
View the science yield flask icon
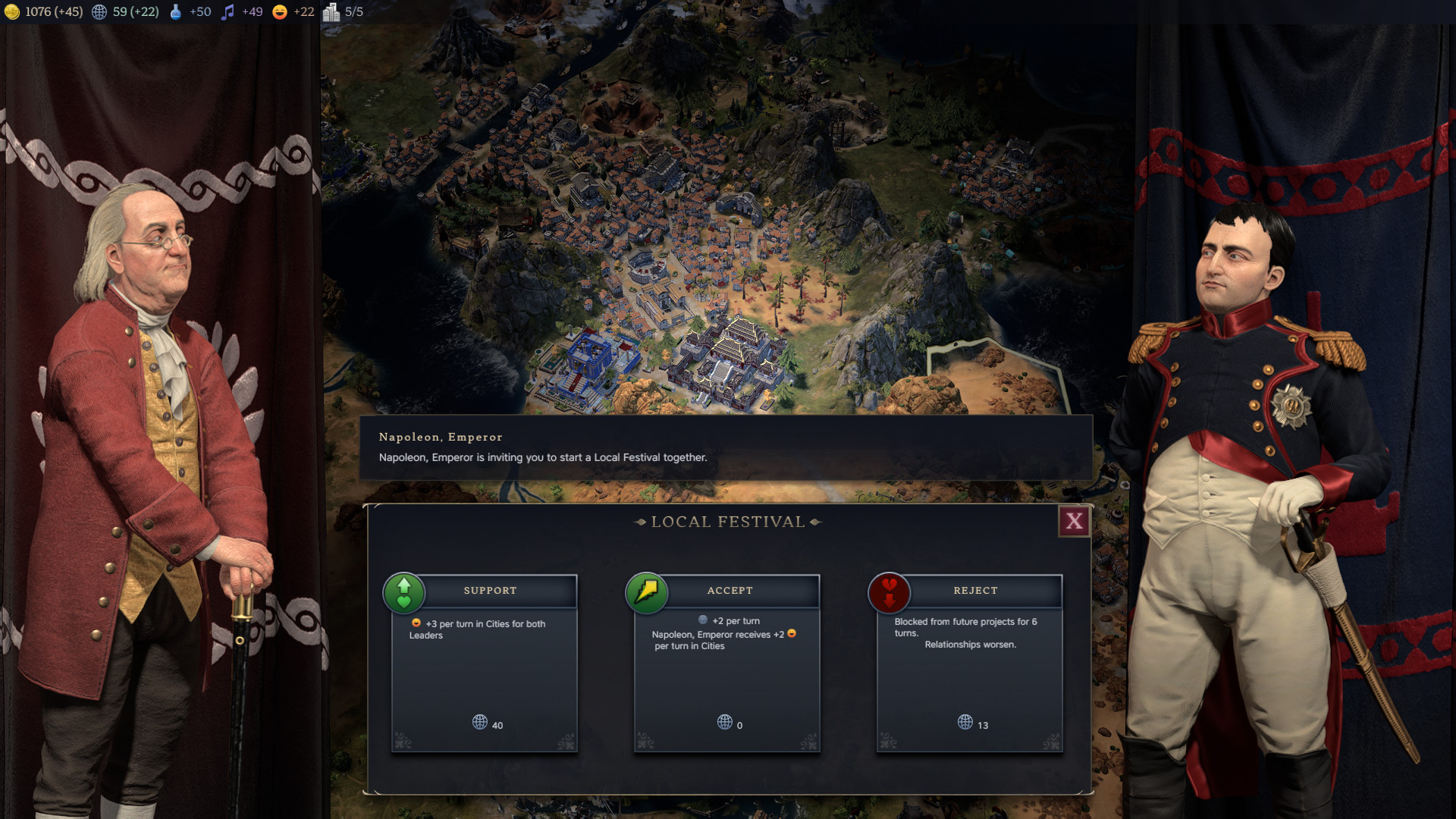pyautogui.click(x=176, y=12)
